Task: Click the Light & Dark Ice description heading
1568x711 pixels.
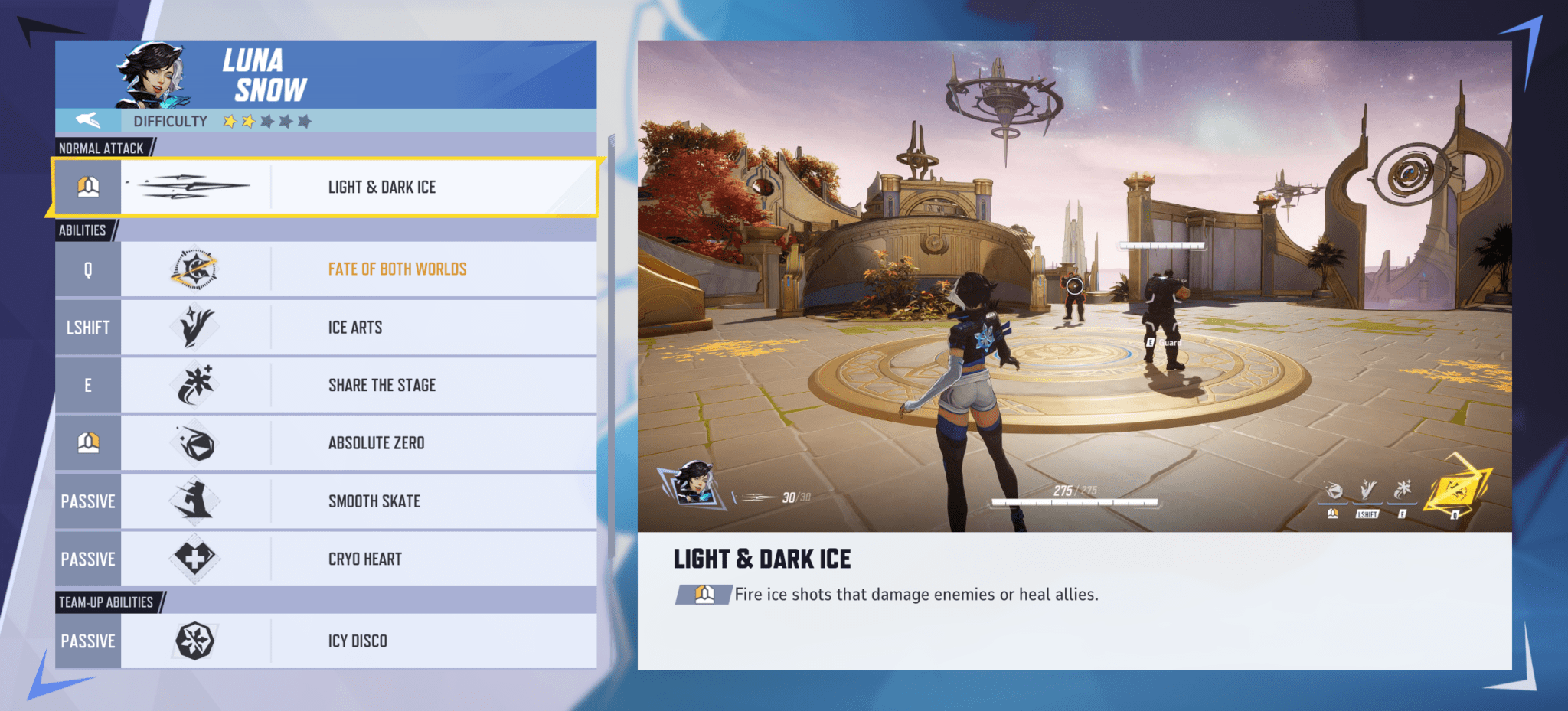Action: coord(761,559)
